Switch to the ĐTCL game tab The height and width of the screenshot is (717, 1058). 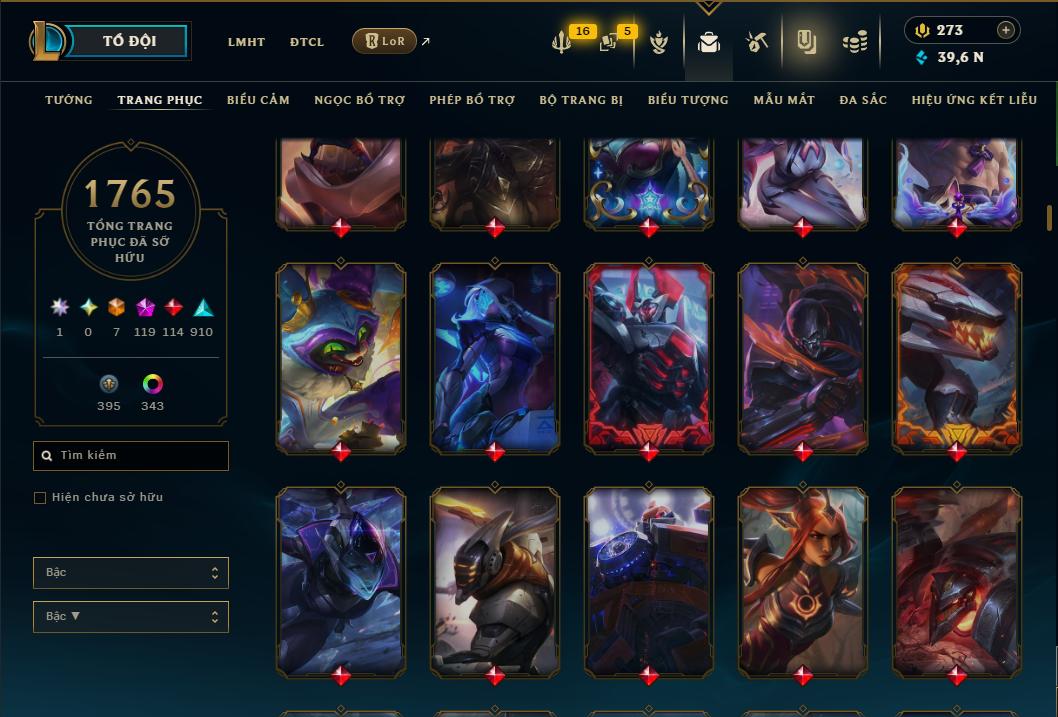point(307,42)
